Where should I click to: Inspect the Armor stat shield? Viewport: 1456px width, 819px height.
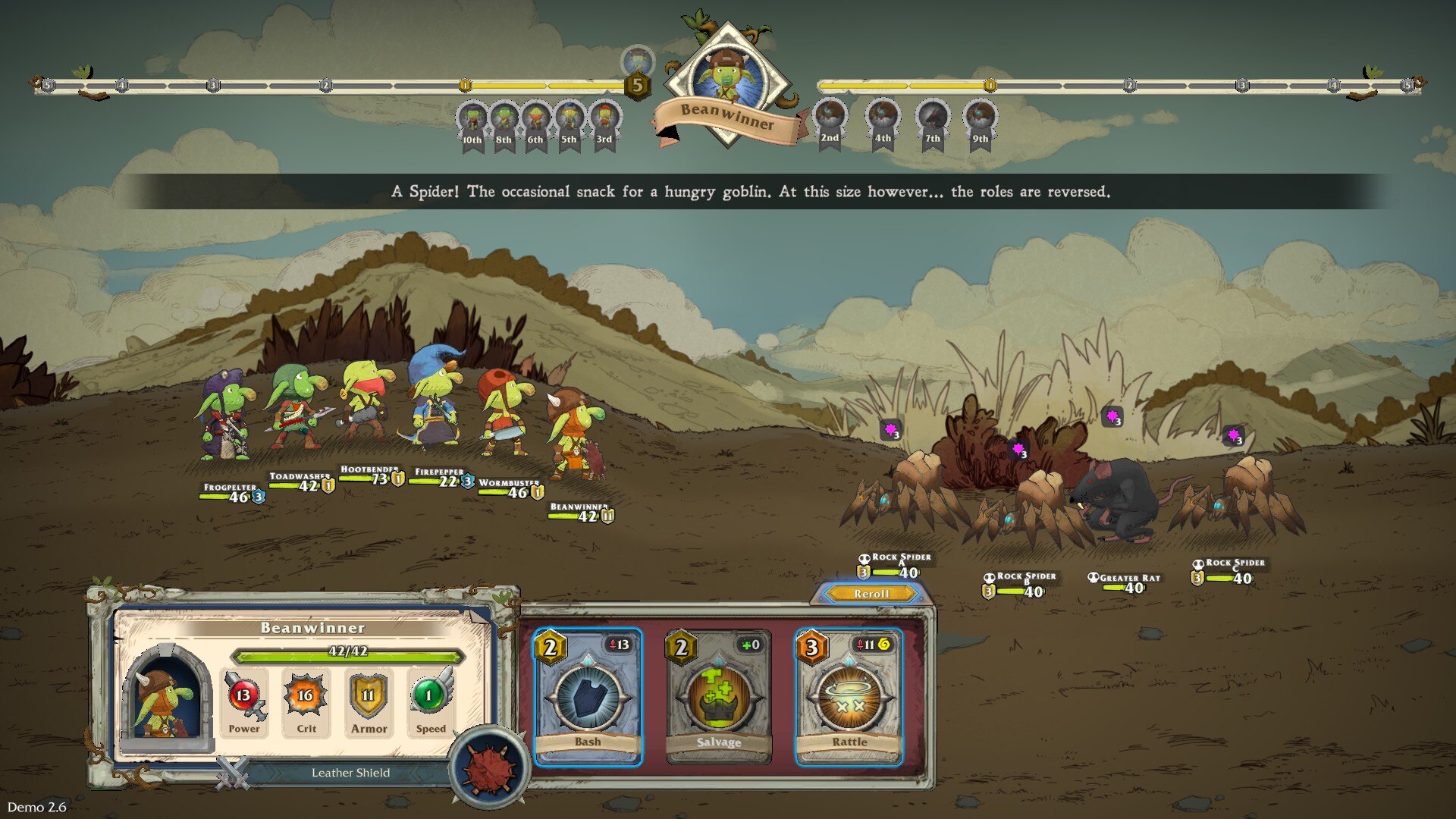369,696
